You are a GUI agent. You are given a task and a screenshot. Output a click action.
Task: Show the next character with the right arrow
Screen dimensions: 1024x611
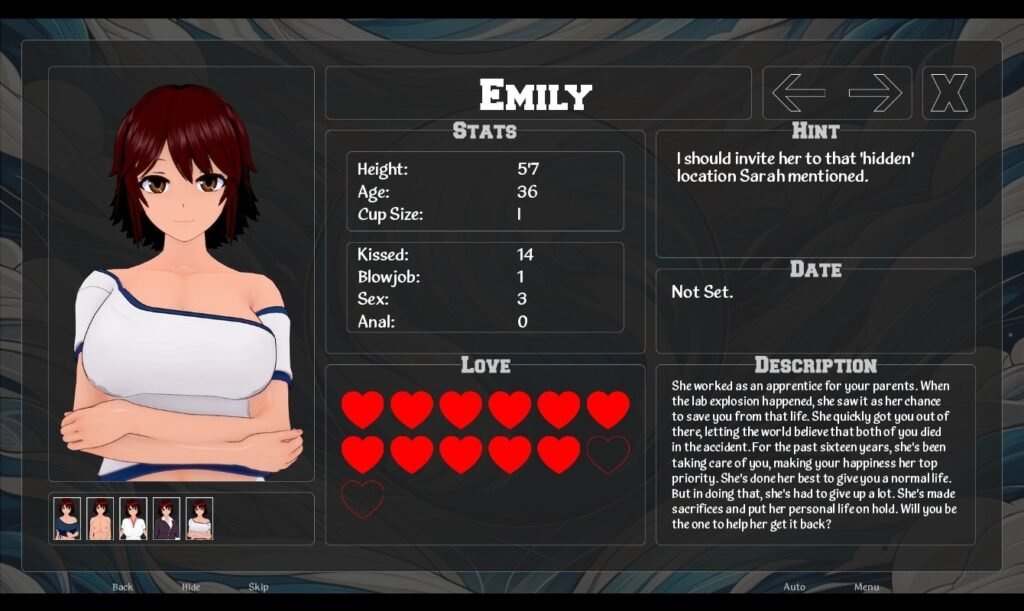pos(875,93)
